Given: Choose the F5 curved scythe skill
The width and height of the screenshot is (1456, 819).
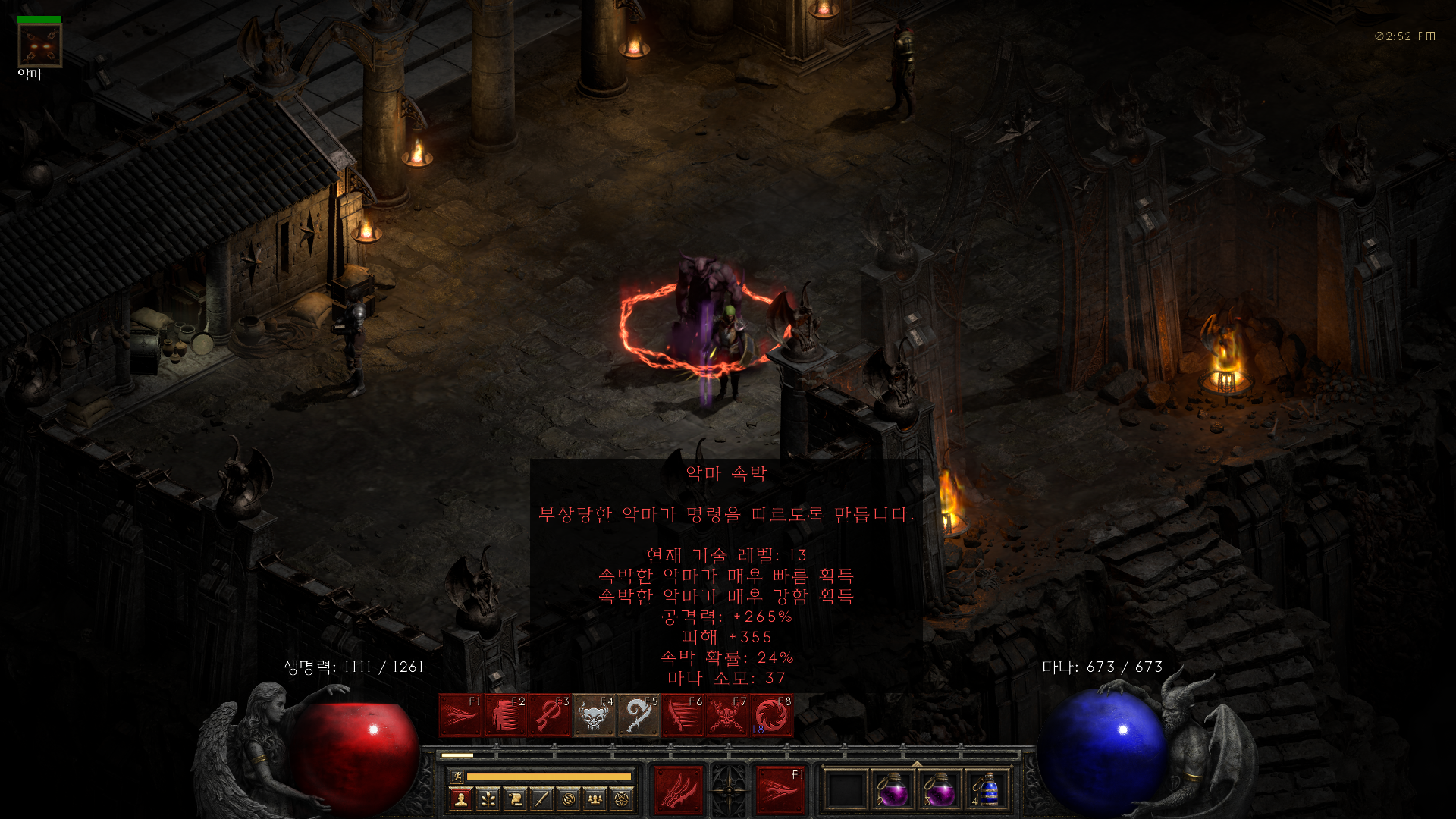Looking at the screenshot, I should pyautogui.click(x=639, y=715).
